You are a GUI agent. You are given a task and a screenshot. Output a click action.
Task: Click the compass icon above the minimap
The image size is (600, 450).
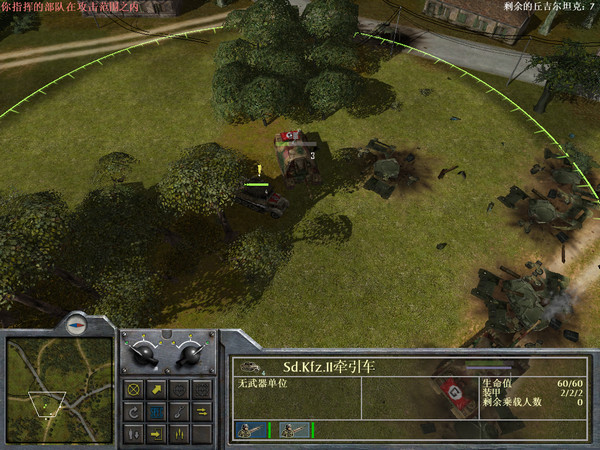click(x=76, y=324)
